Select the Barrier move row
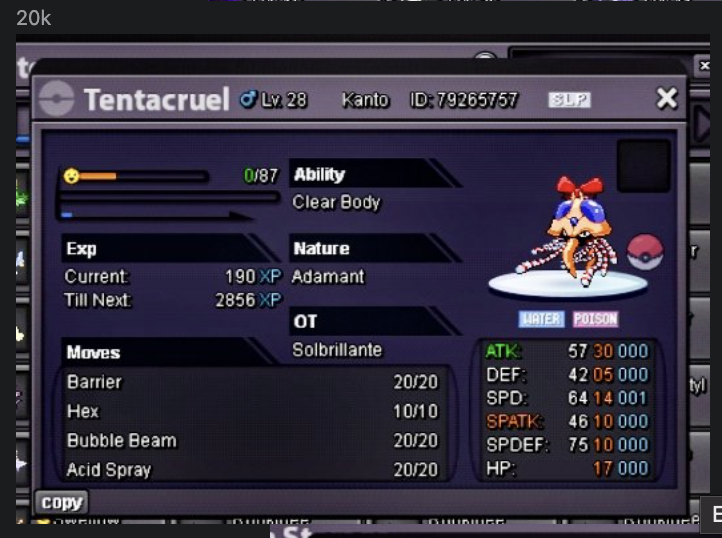 (x=252, y=382)
